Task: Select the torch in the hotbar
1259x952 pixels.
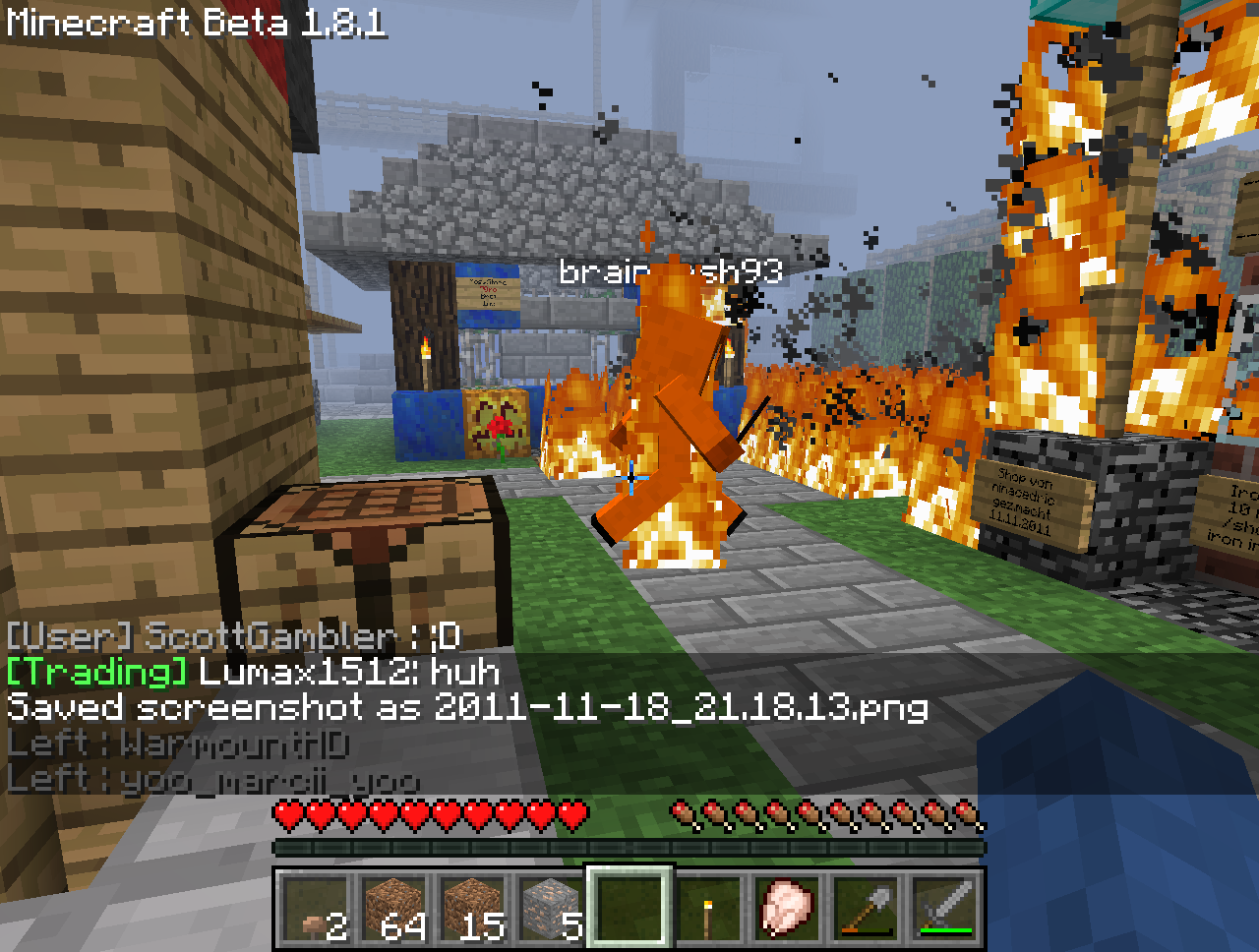Action: (x=708, y=909)
